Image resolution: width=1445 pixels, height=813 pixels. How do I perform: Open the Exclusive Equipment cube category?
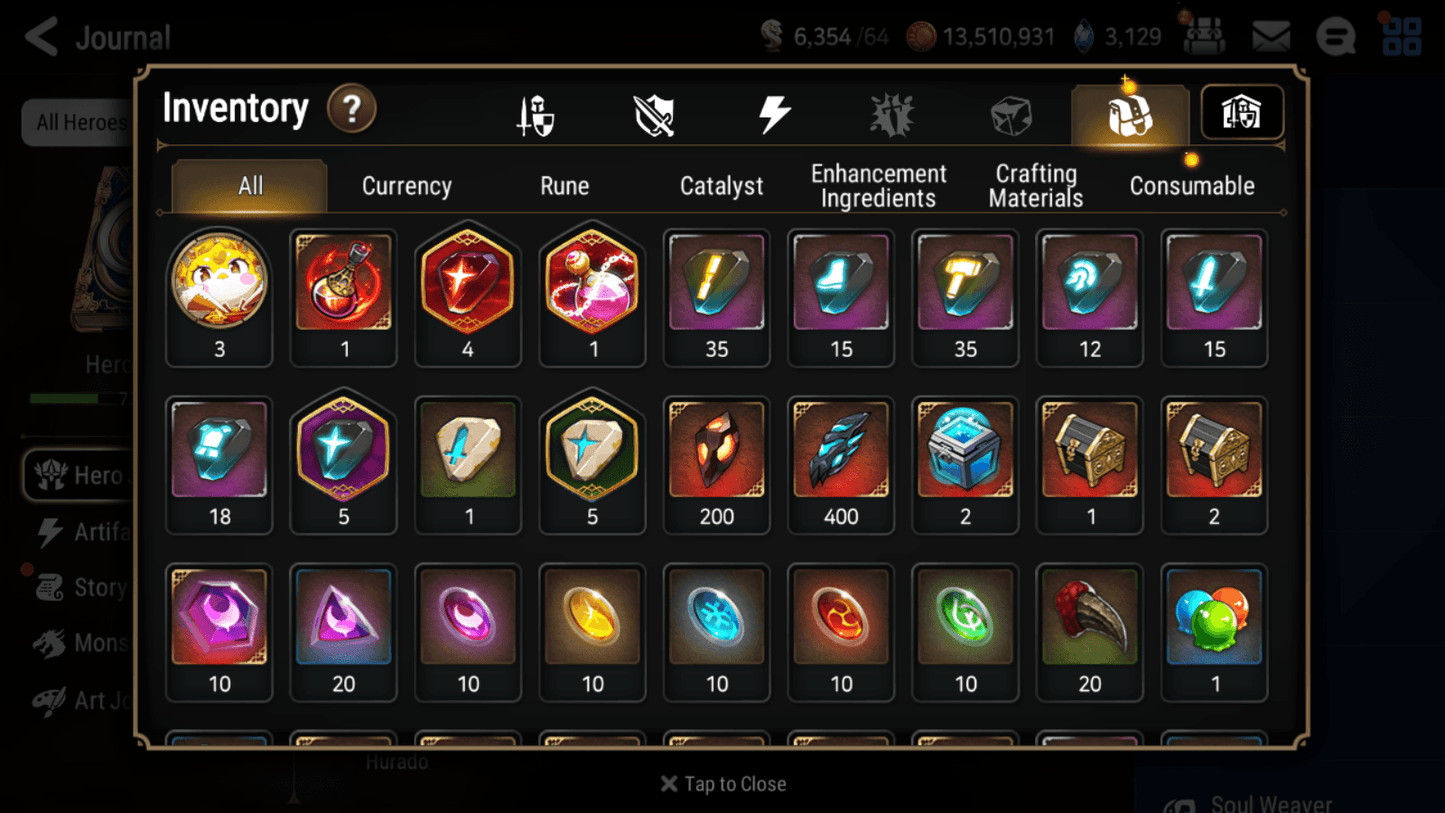pos(1011,113)
